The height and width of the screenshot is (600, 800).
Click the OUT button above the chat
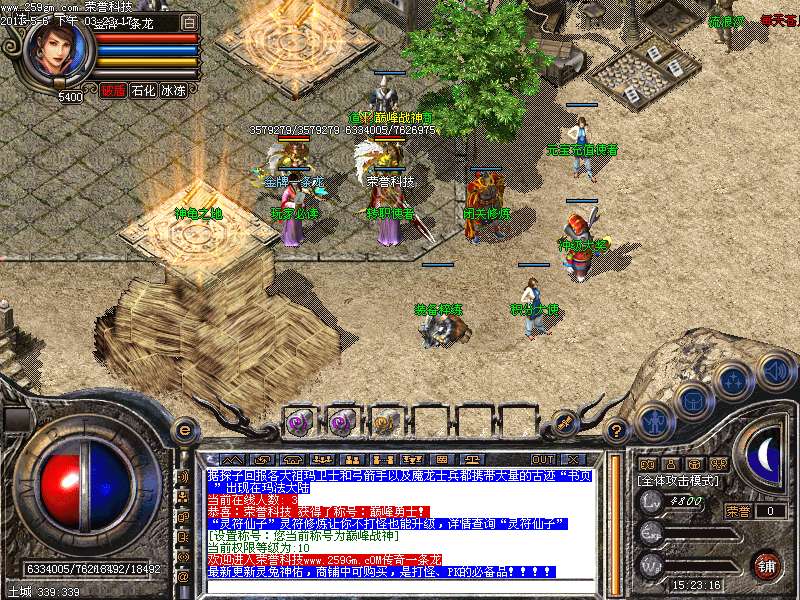543,458
